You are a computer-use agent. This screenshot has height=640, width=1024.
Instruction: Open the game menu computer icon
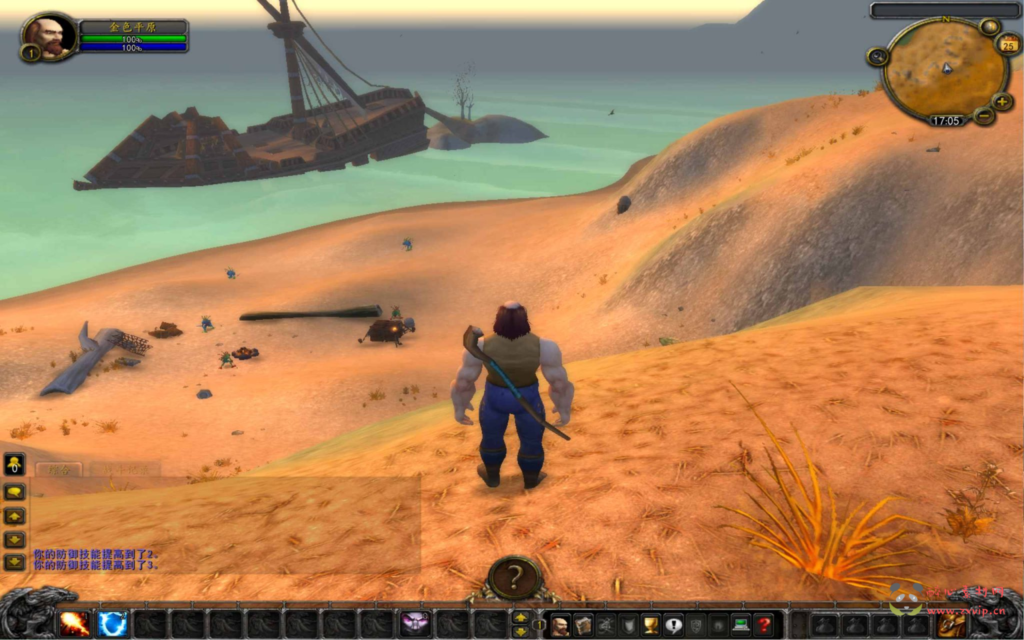point(741,625)
